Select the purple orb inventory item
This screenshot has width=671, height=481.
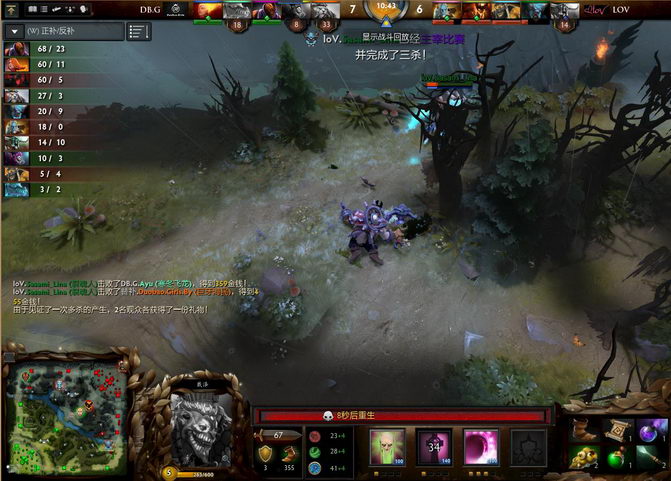click(x=651, y=431)
